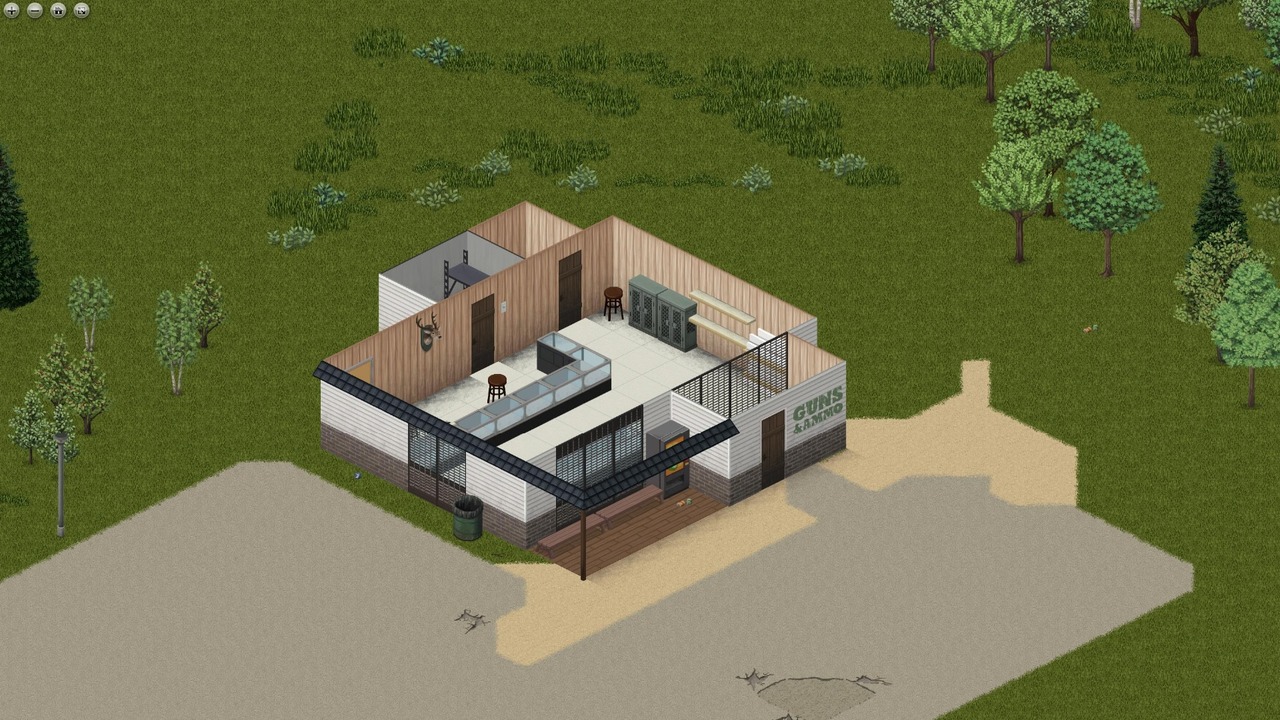
Task: Select the deer head trophy on the wall
Action: tap(428, 331)
